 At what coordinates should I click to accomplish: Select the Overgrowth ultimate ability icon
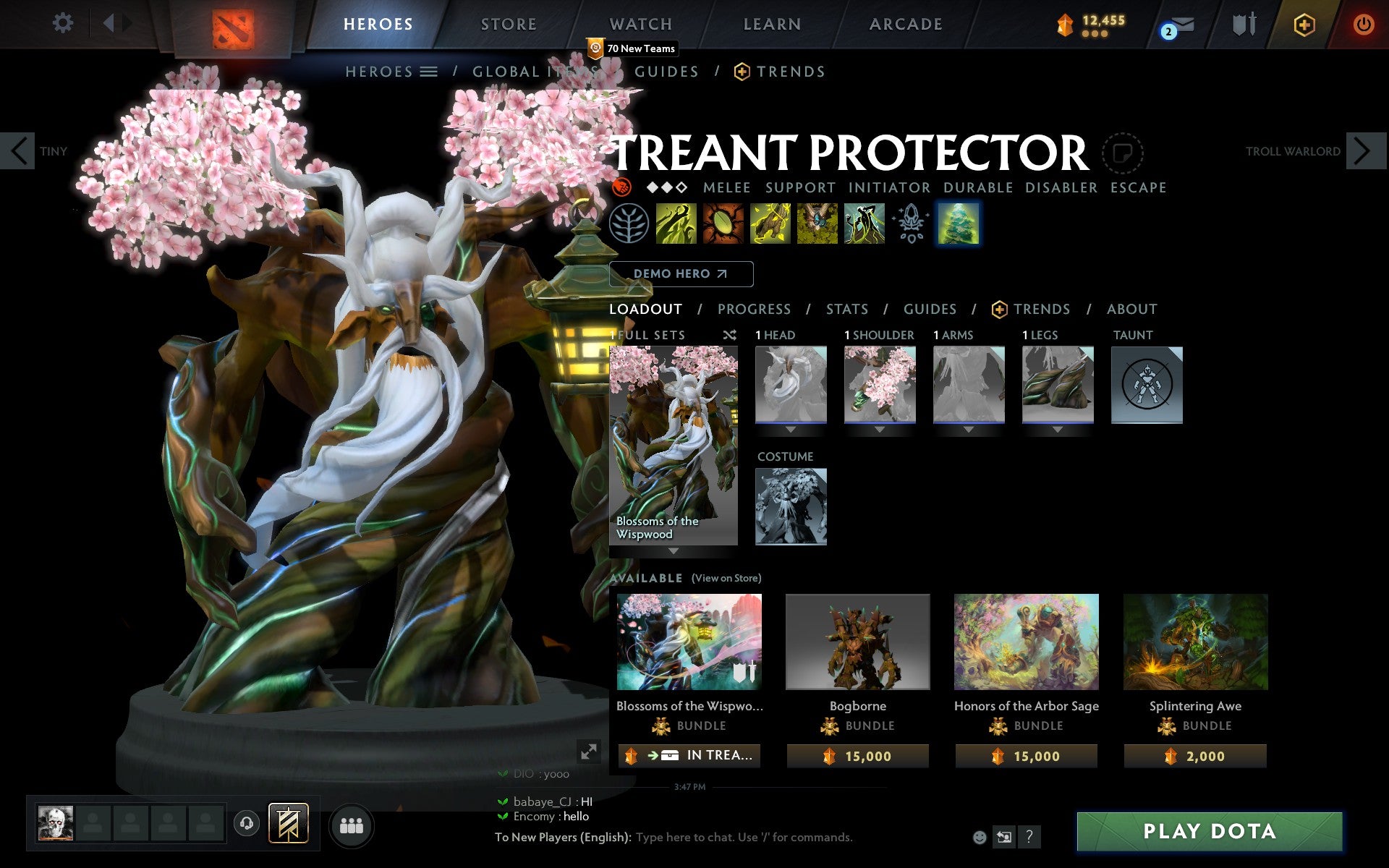pyautogui.click(x=862, y=224)
